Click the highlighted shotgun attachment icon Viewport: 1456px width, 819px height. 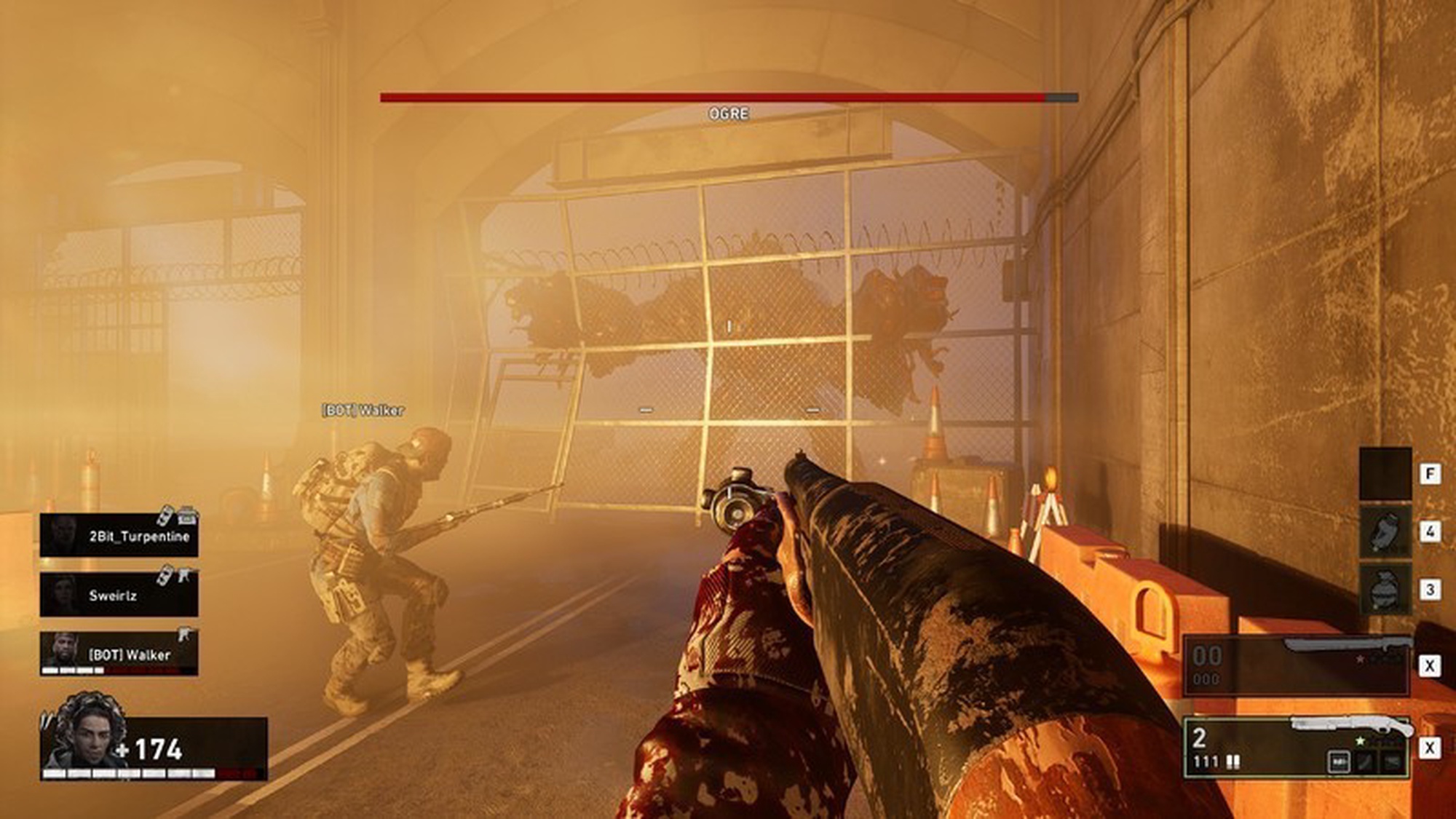click(x=1339, y=761)
